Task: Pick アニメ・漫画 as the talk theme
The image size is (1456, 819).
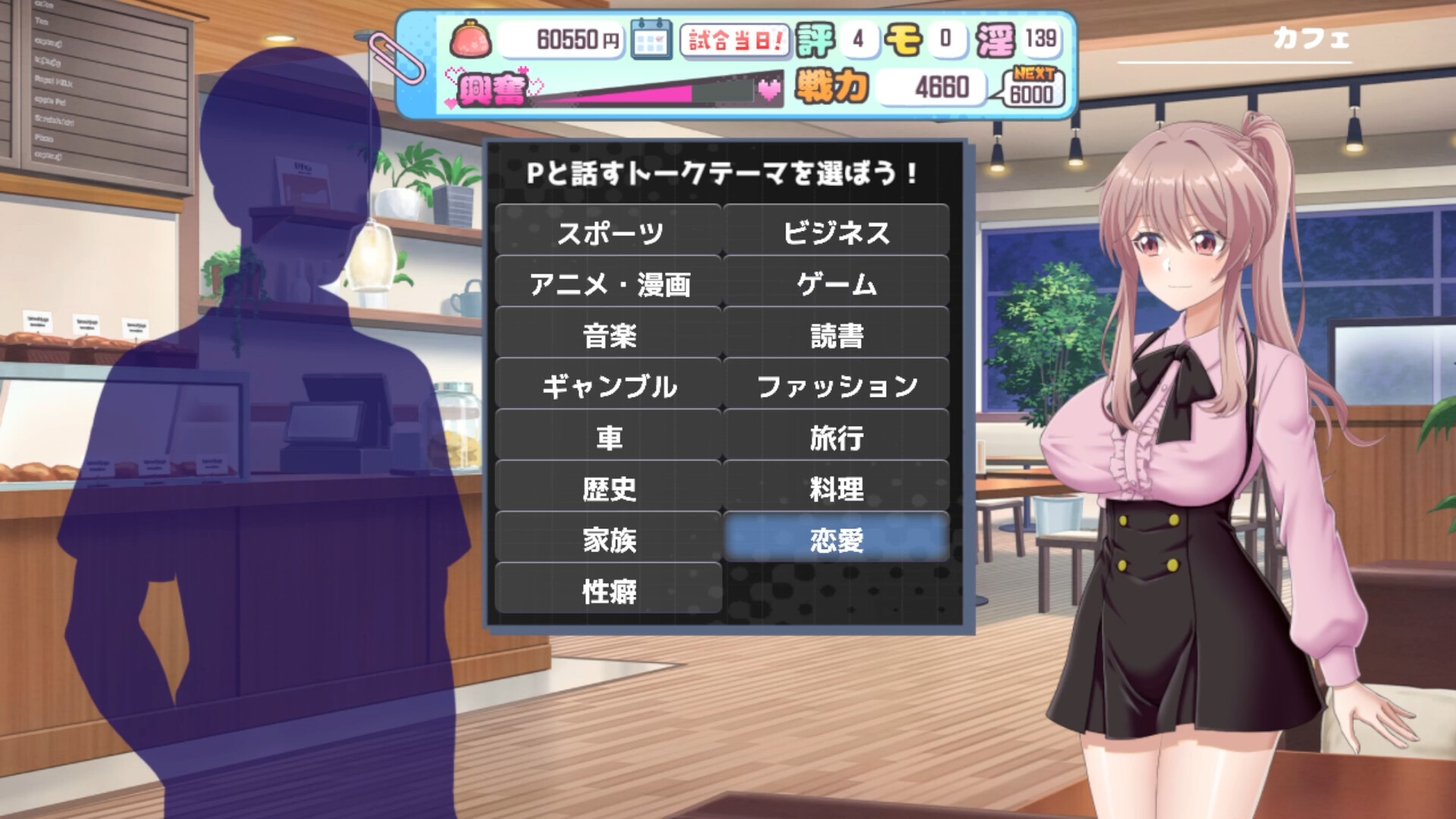Action: [x=608, y=284]
